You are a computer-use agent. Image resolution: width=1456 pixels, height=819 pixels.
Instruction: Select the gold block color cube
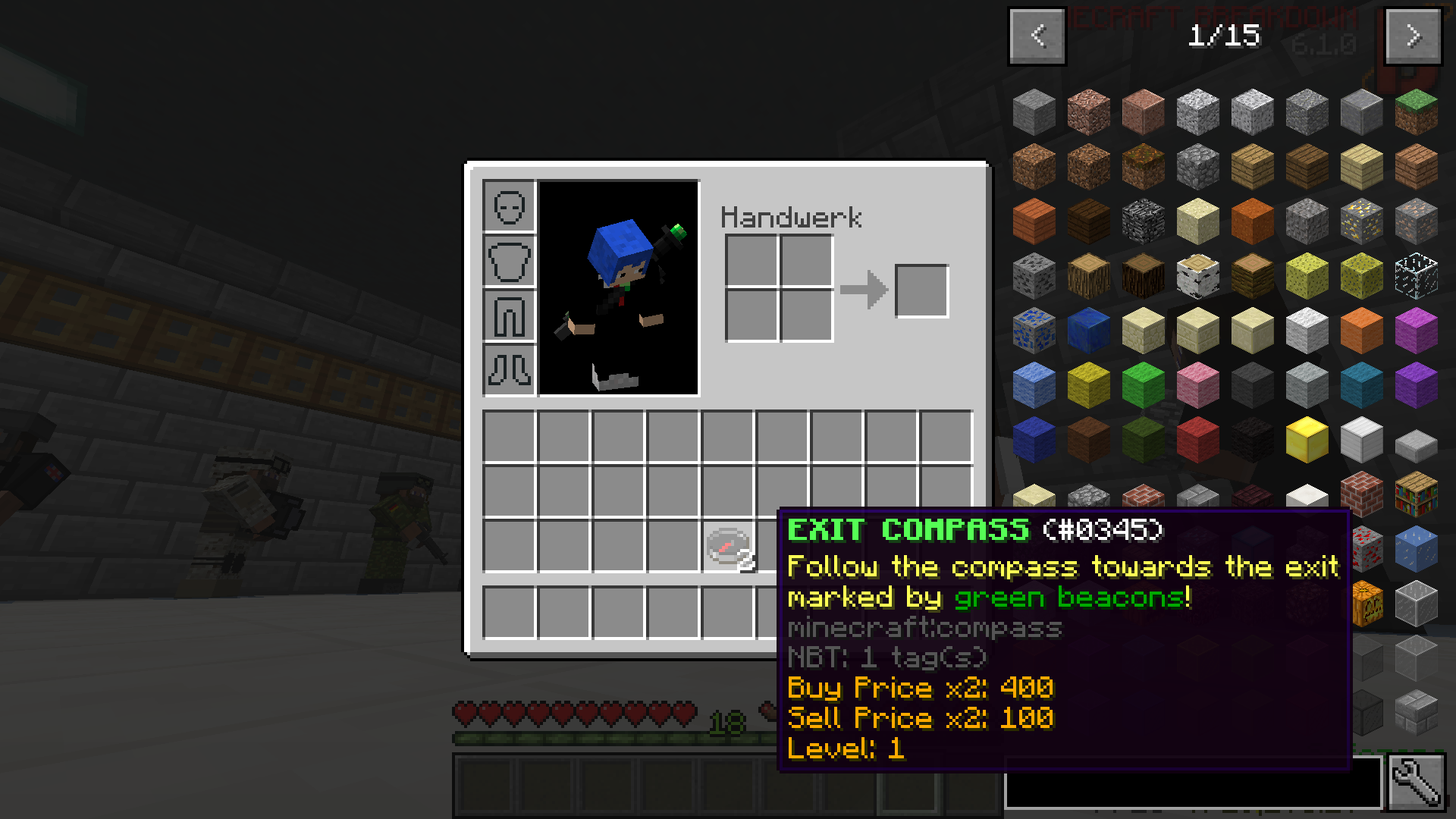click(1307, 440)
